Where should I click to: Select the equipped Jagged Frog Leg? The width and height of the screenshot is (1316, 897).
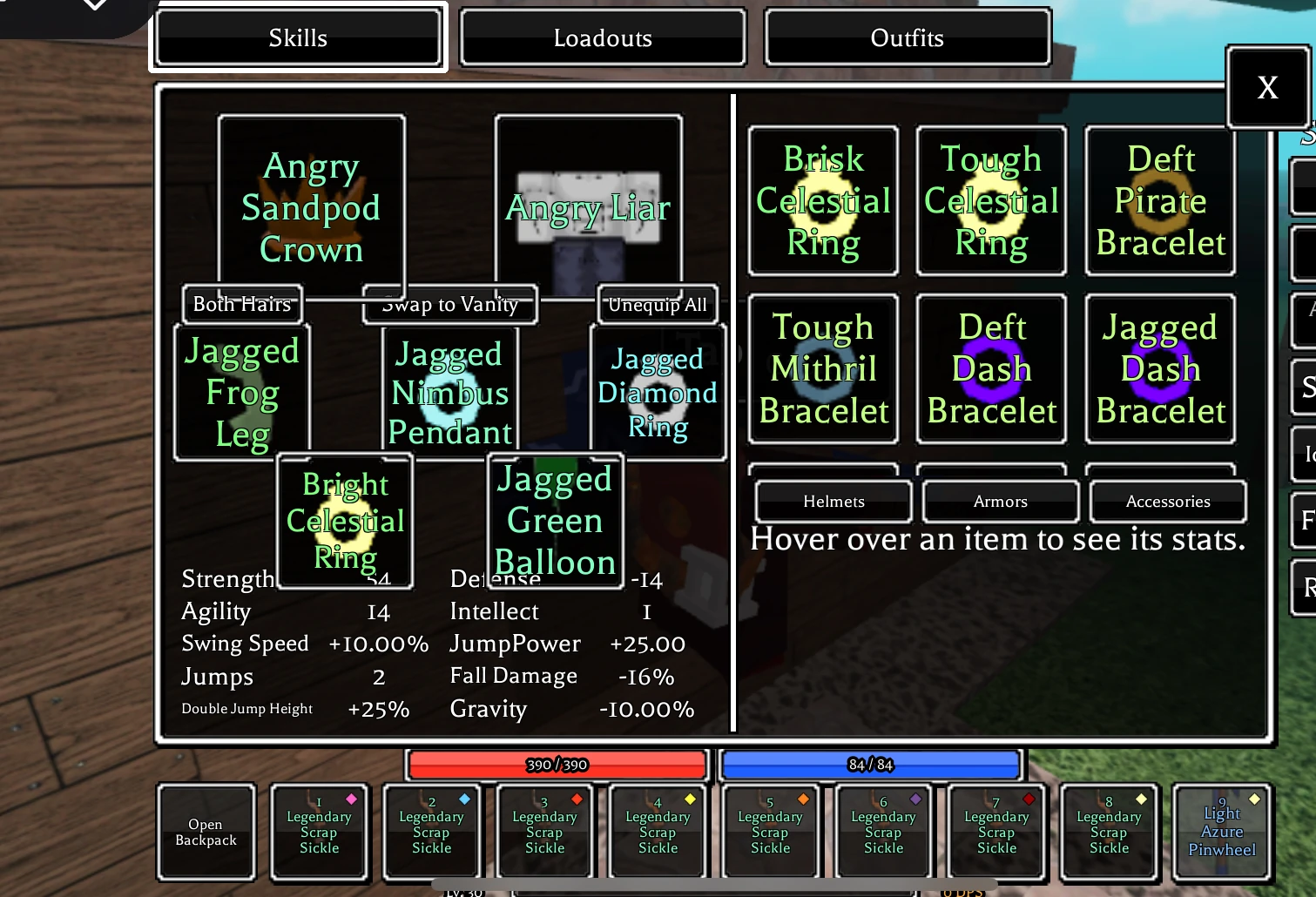[x=242, y=392]
